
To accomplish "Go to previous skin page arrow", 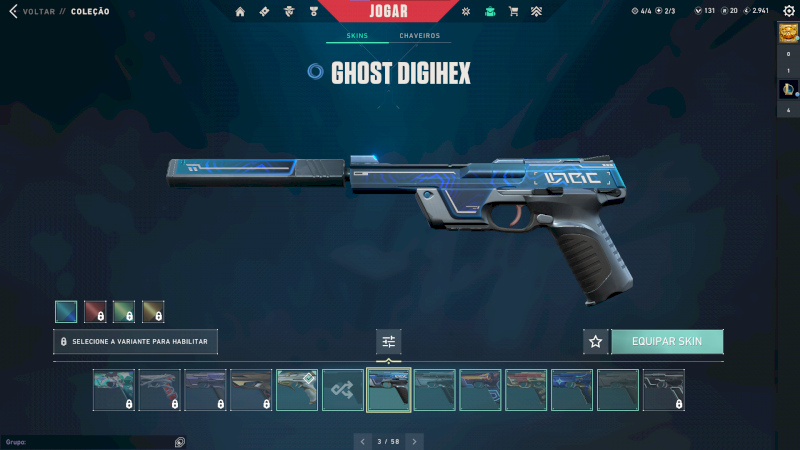I will coord(362,440).
